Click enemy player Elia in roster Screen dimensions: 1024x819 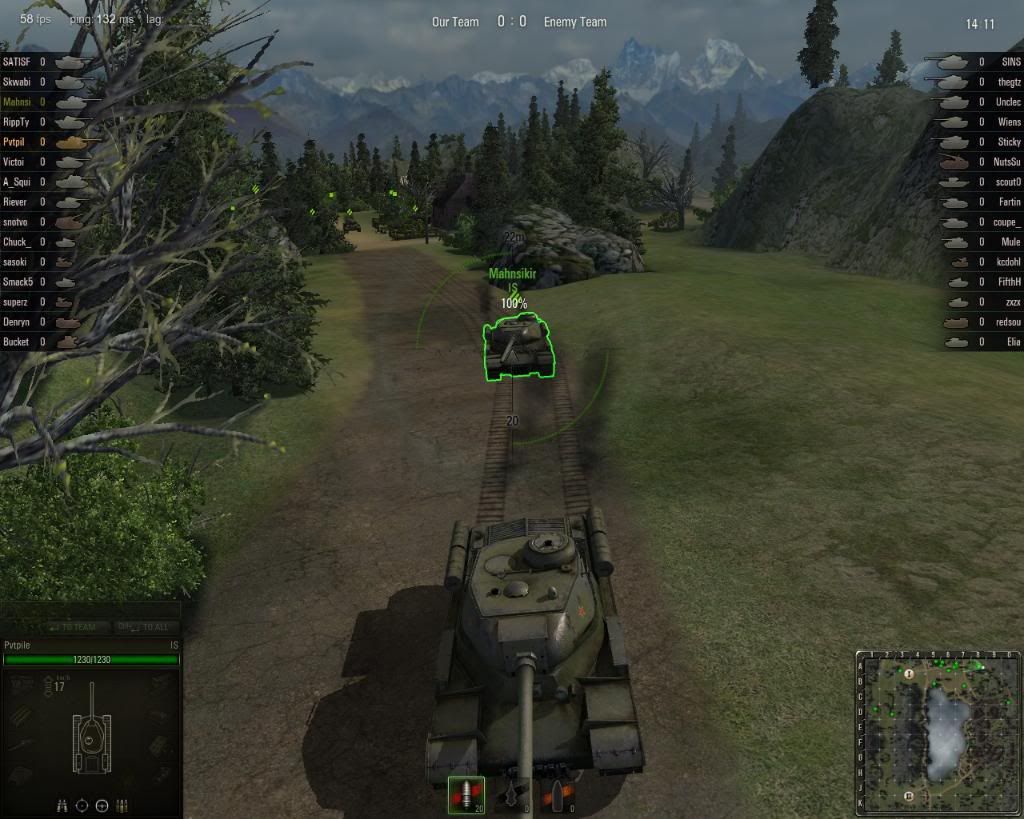[x=1013, y=342]
